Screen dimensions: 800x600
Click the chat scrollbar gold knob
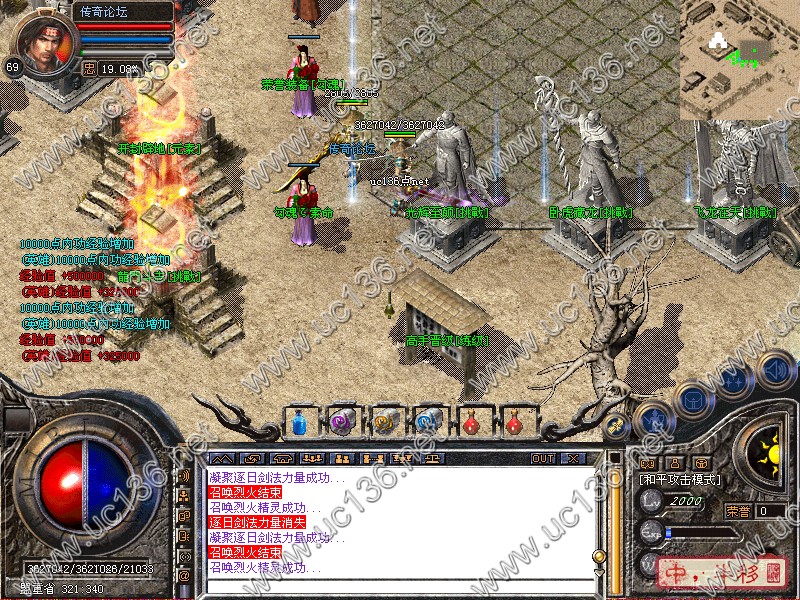tap(599, 556)
